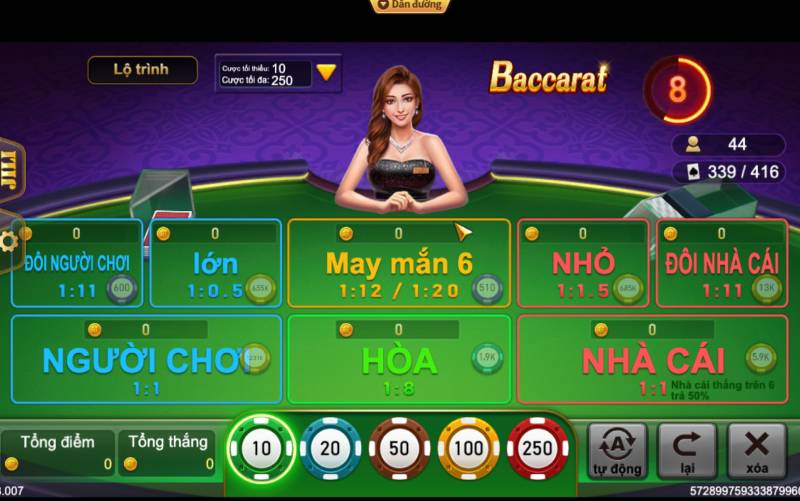The image size is (800, 501).
Task: Clear bets with the xóa button
Action: (757, 451)
